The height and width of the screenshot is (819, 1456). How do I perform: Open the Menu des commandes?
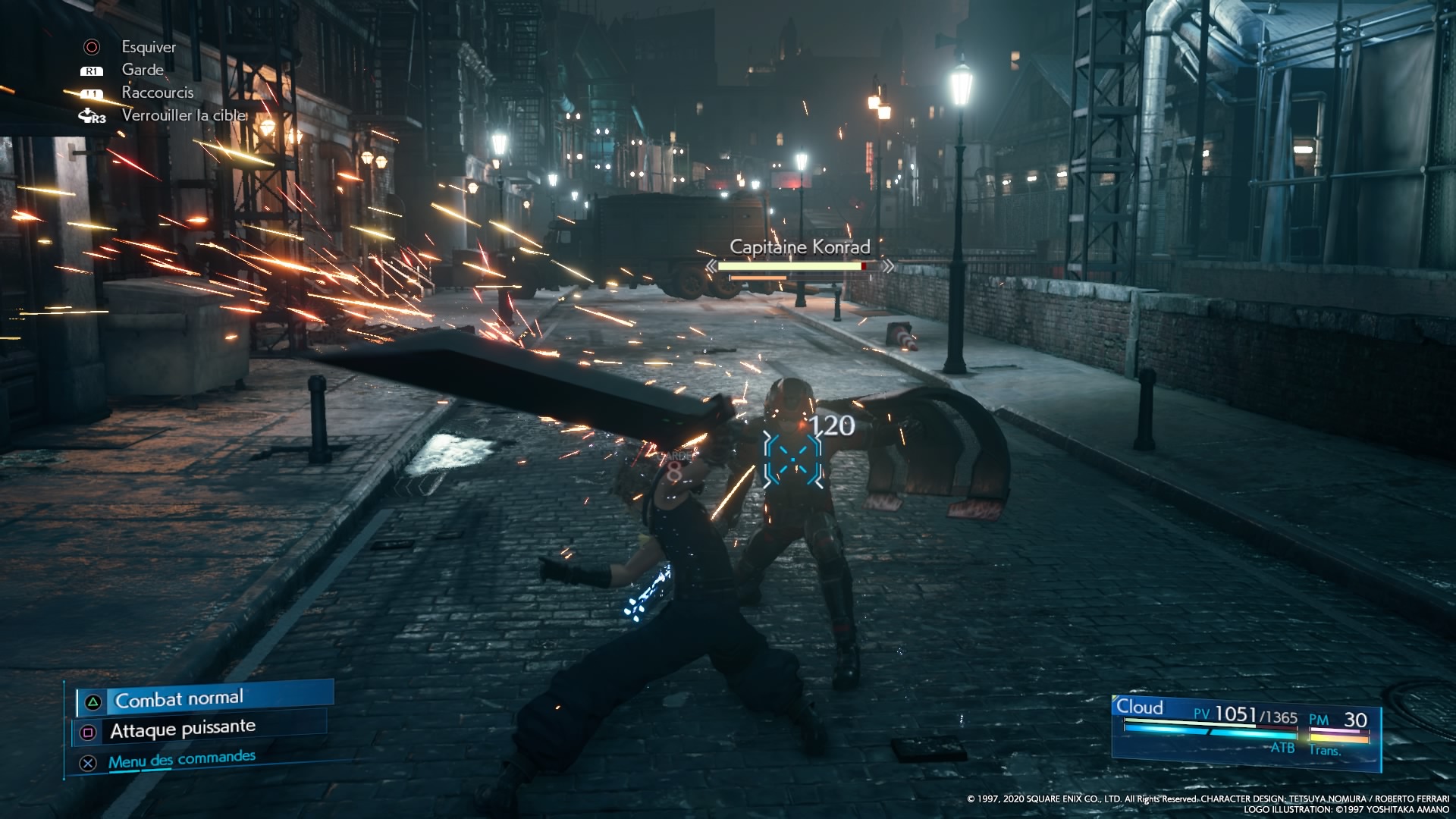pyautogui.click(x=181, y=759)
